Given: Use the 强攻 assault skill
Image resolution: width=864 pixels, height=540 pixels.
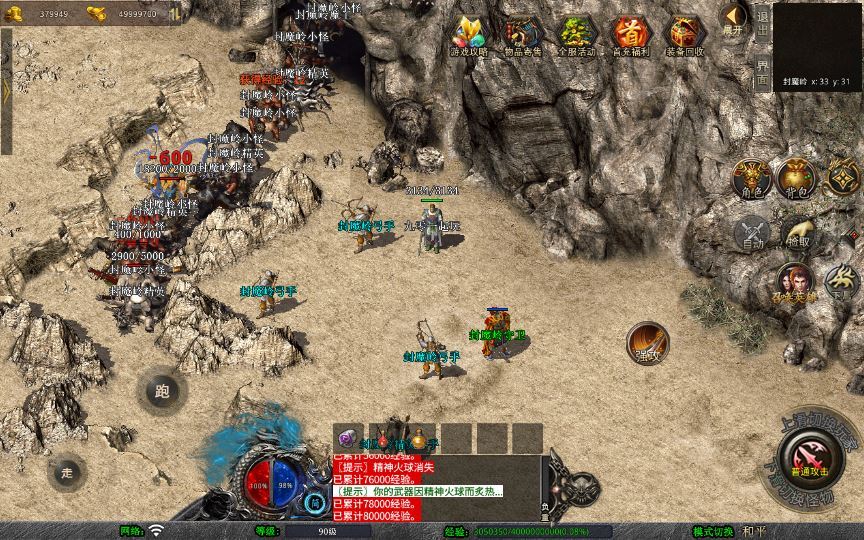Looking at the screenshot, I should point(648,342).
